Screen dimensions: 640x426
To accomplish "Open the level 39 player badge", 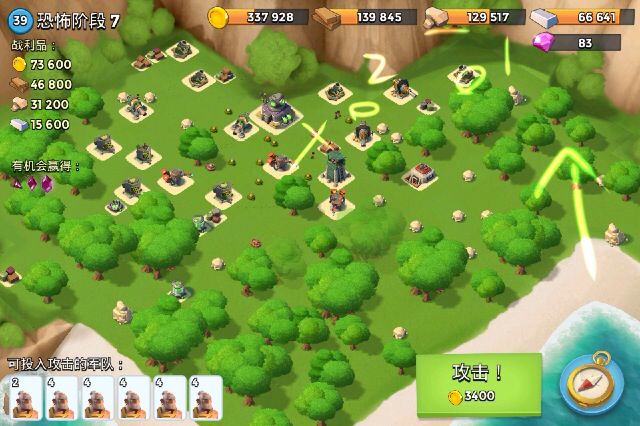I will [16, 22].
